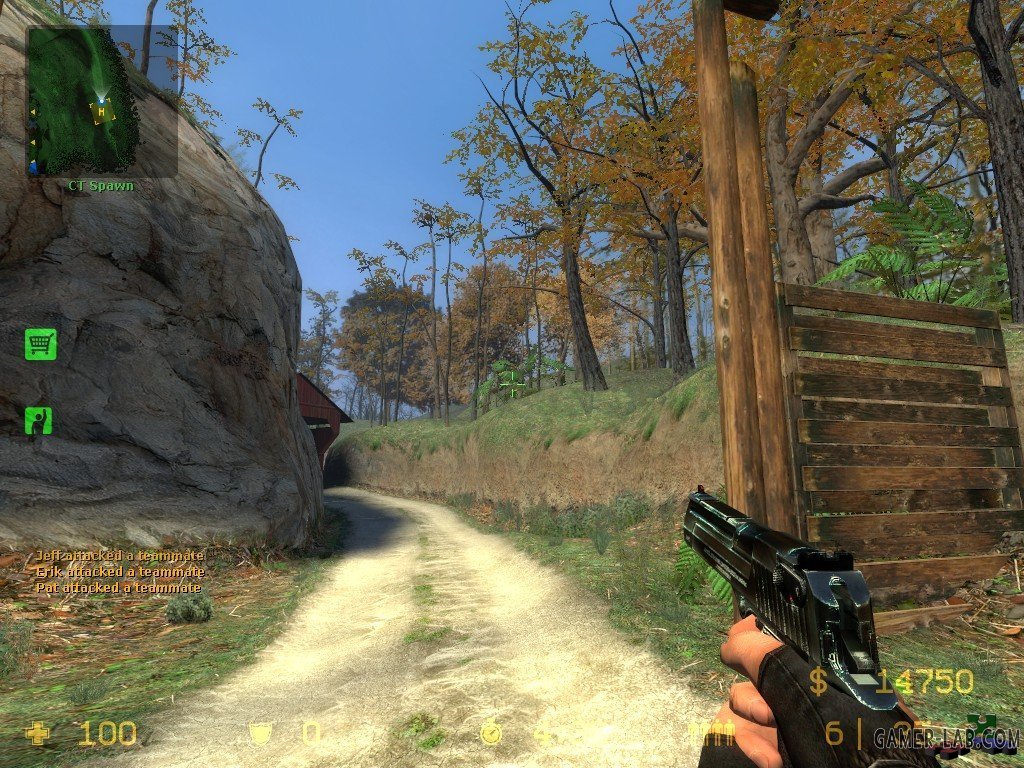Select the buy zone shopping cart icon
Image resolution: width=1024 pixels, height=768 pixels.
point(40,345)
